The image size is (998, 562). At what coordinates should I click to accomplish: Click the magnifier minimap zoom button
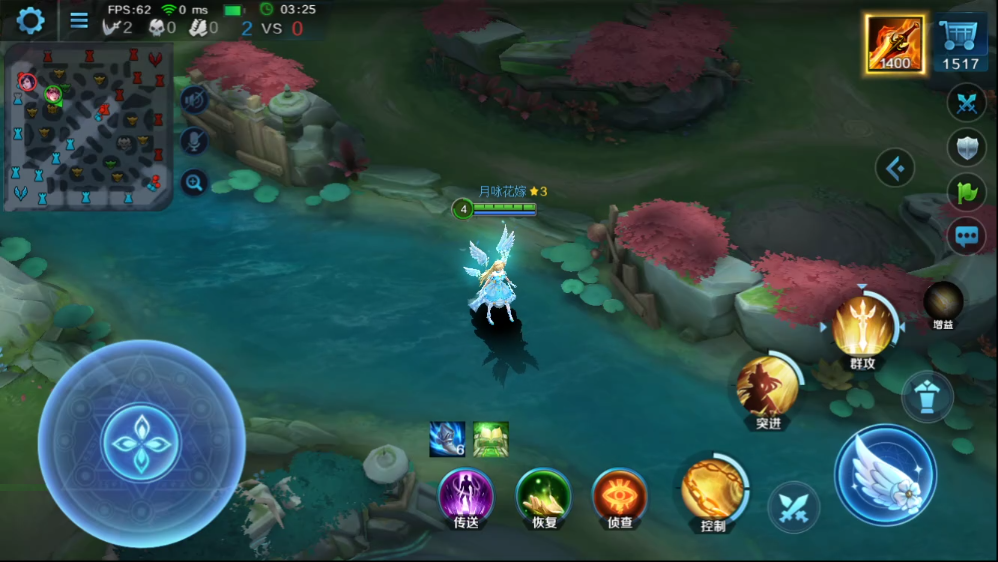(194, 182)
